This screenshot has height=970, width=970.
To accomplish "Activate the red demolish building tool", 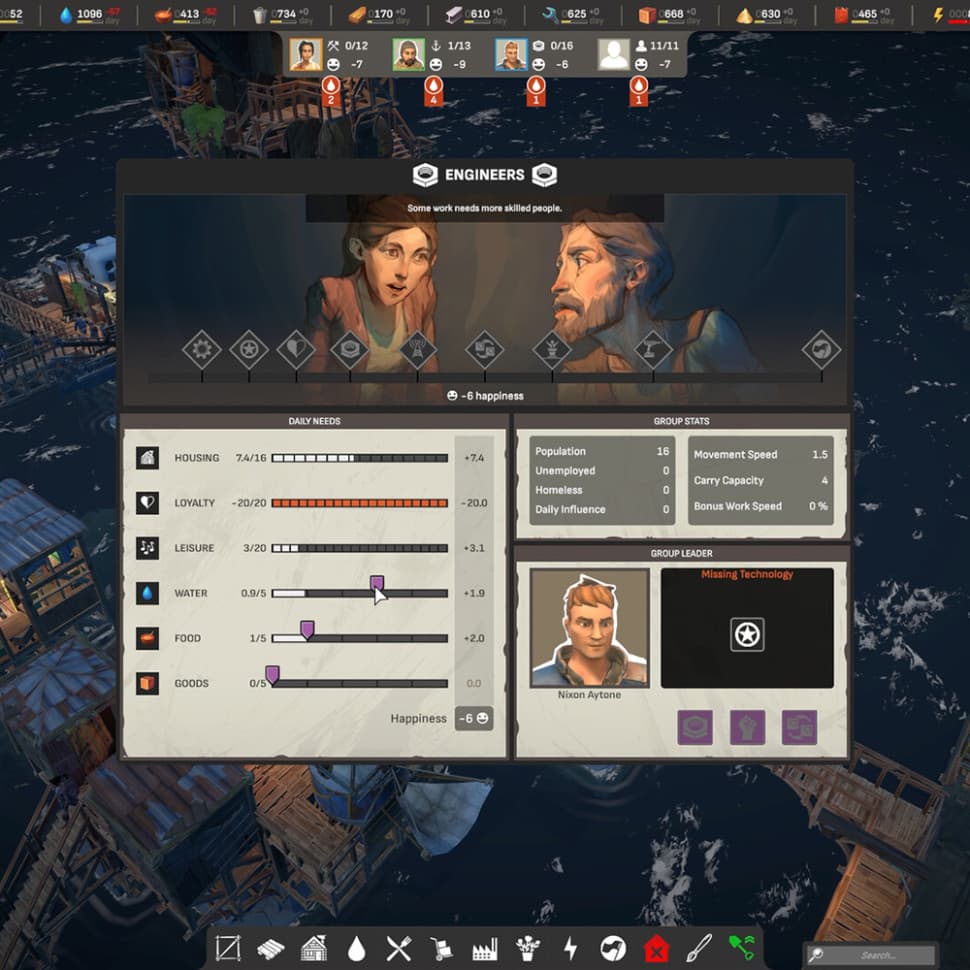I will coord(656,947).
